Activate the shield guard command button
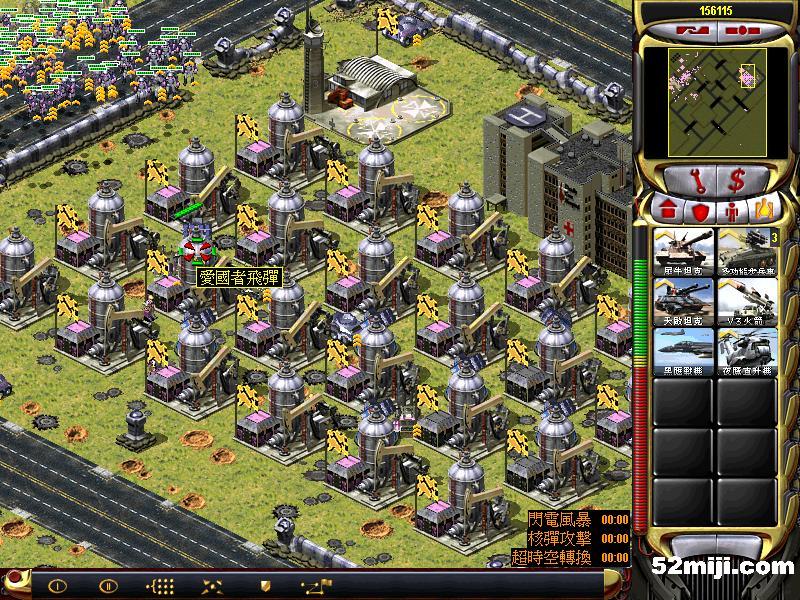800x600 pixels. tap(264, 586)
